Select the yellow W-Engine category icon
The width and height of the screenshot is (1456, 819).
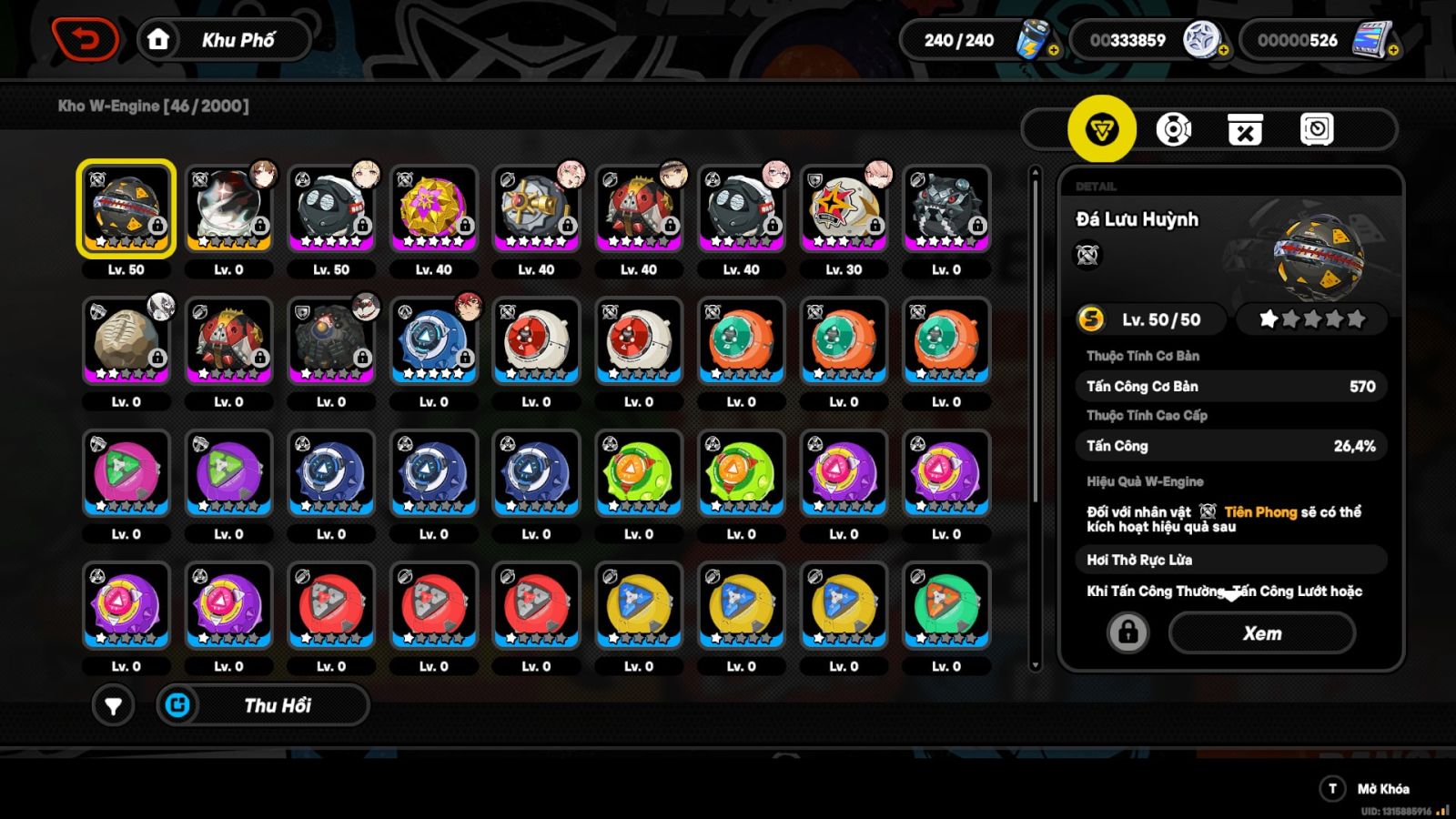coord(1104,129)
